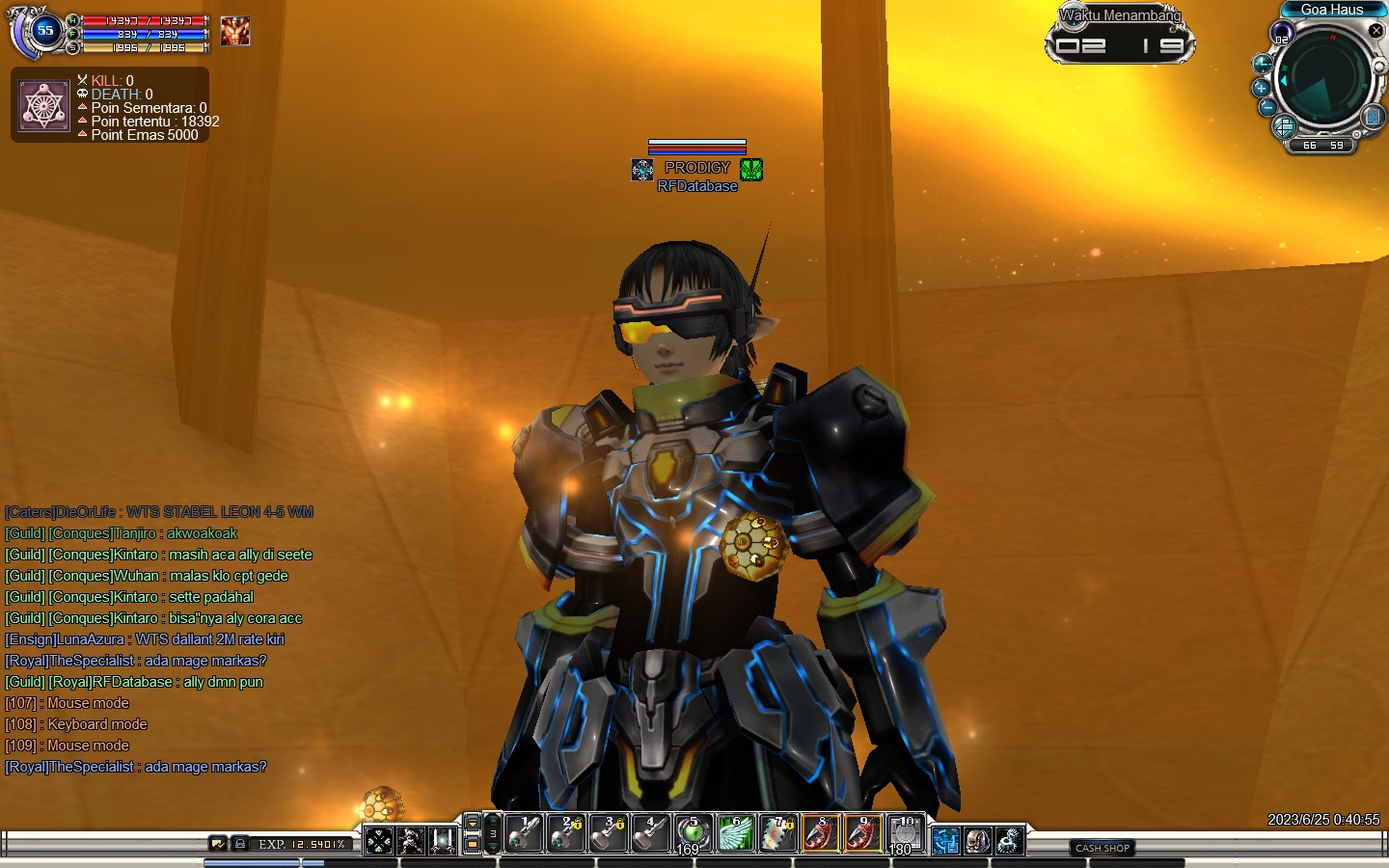1389x868 pixels.
Task: Open the CASH SHOP
Action: [x=1103, y=848]
